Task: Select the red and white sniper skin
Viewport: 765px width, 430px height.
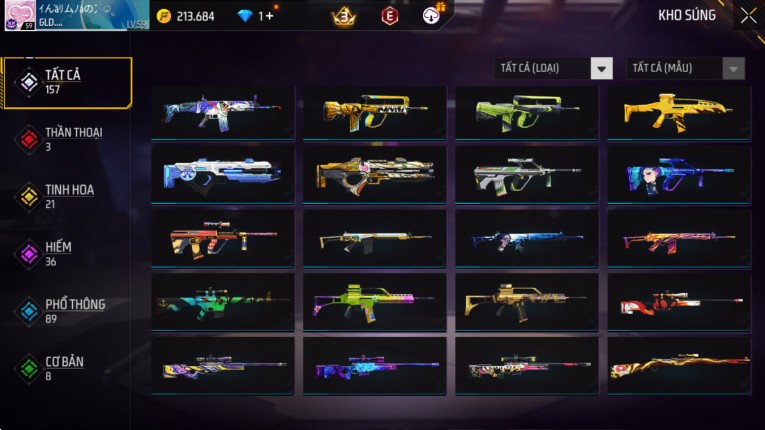Action: [678, 301]
